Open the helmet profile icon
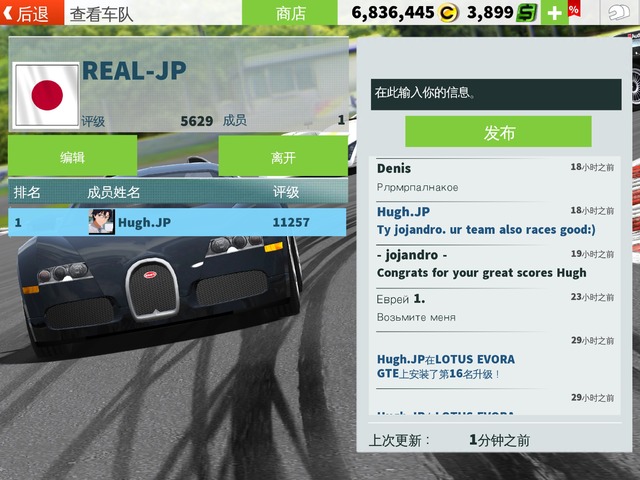Image resolution: width=640 pixels, height=480 pixels. coord(619,13)
